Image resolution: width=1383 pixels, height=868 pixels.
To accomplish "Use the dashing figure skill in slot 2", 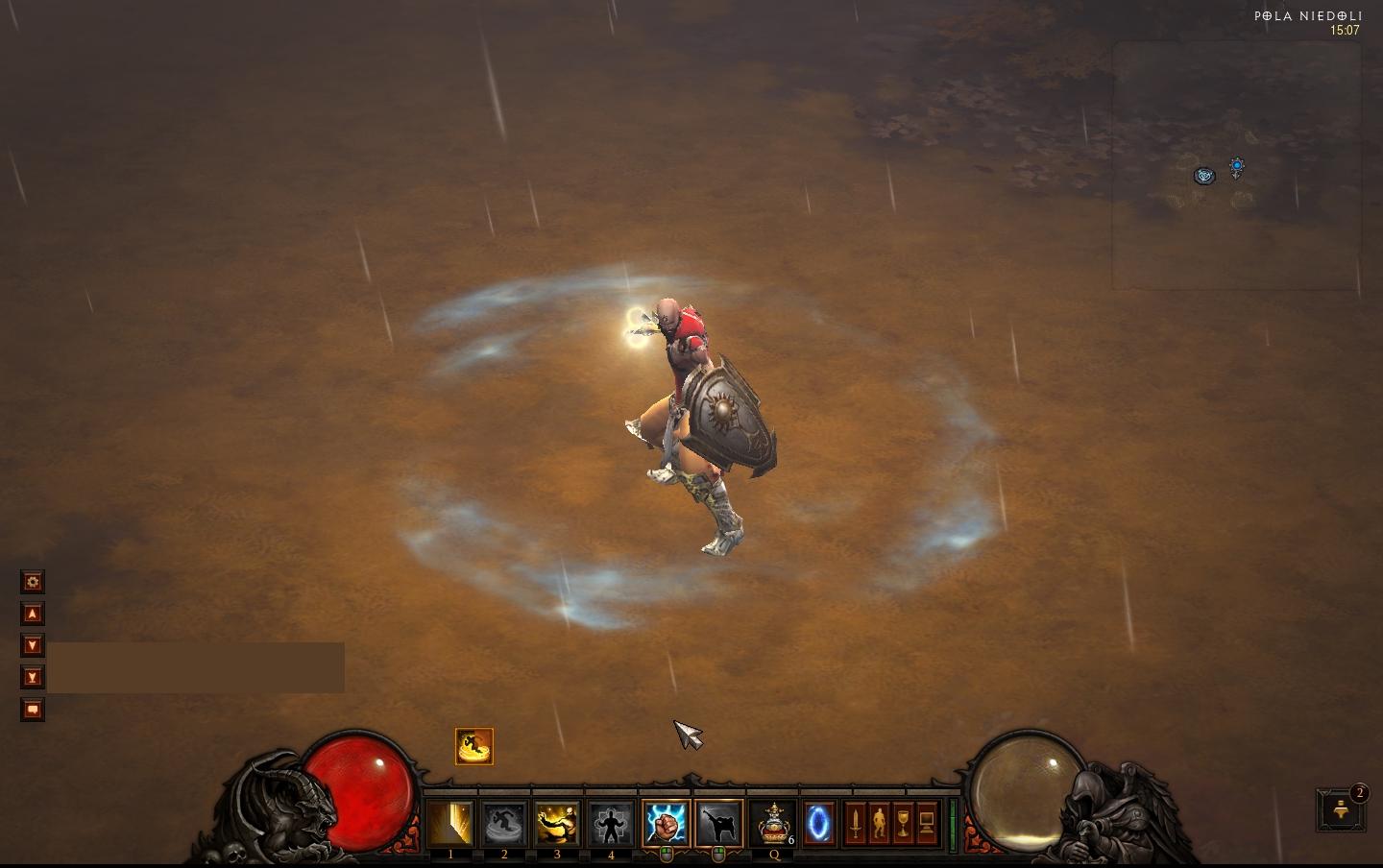I will click(504, 824).
